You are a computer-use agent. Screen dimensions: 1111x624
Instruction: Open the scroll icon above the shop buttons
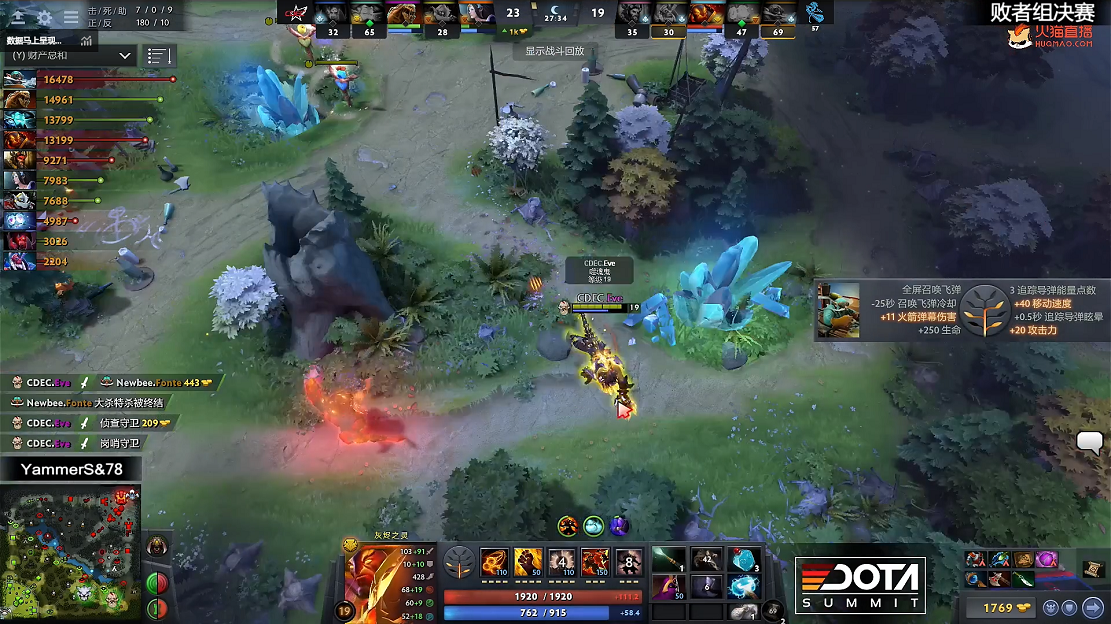pyautogui.click(x=1093, y=569)
